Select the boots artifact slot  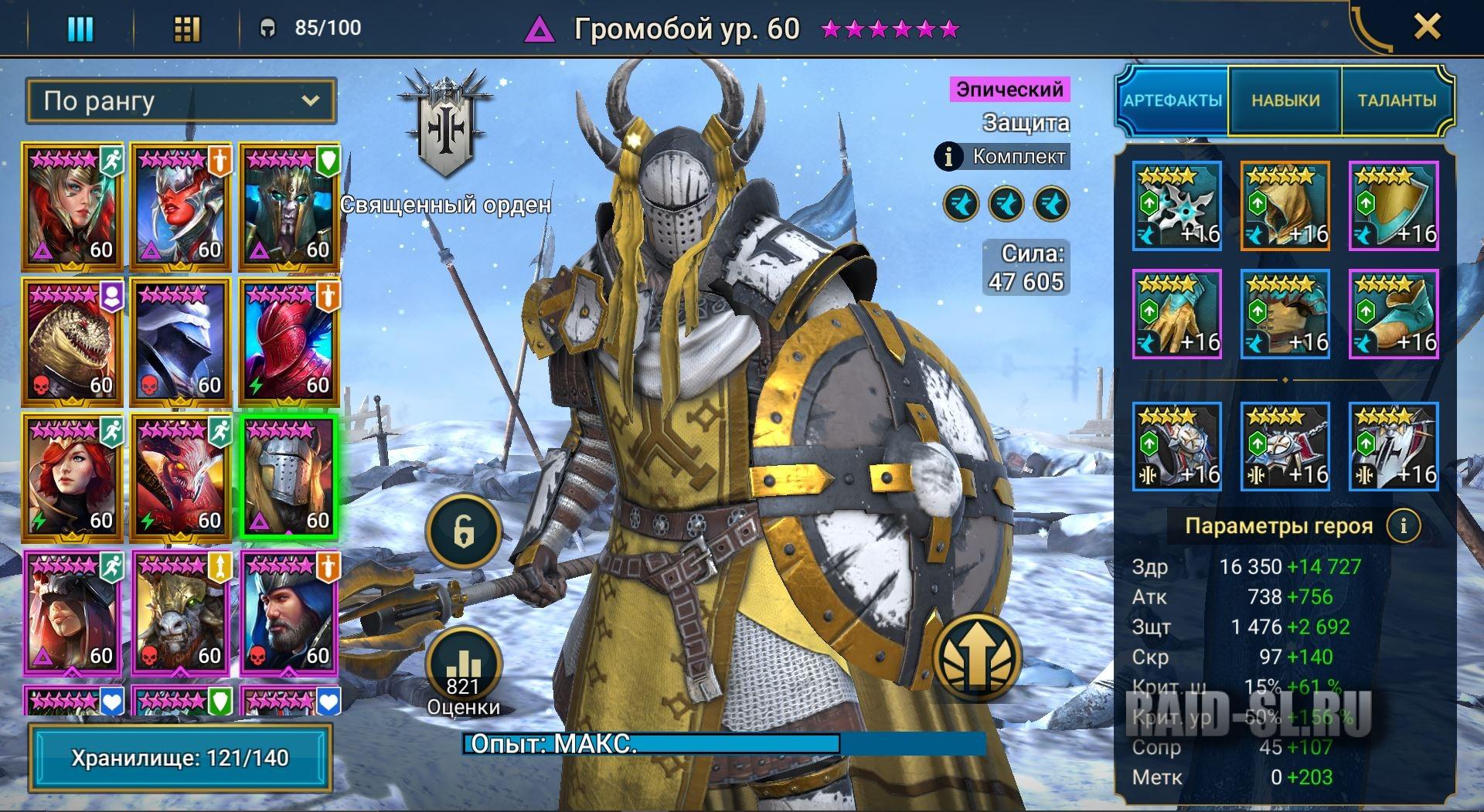pyautogui.click(x=1393, y=314)
